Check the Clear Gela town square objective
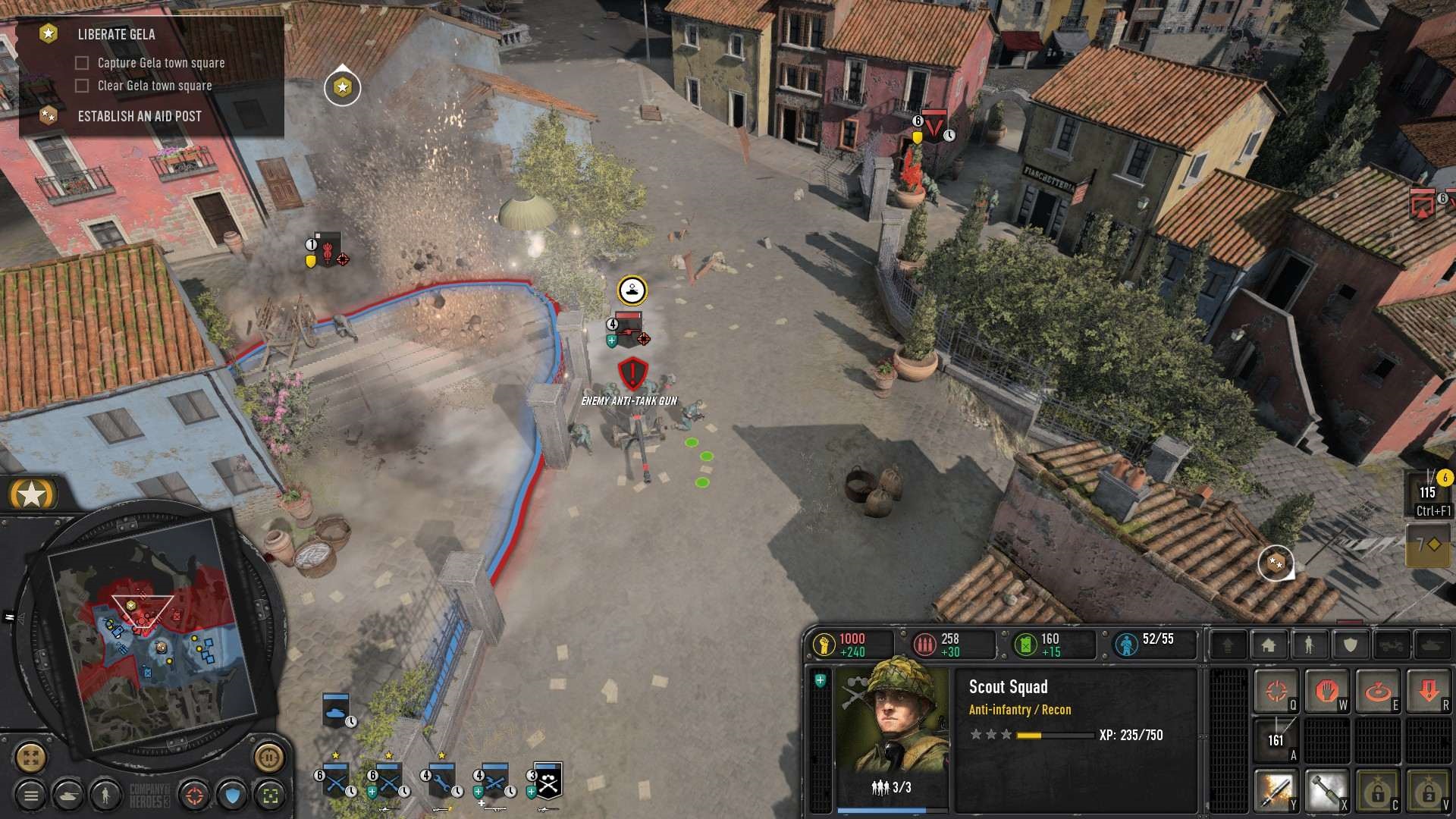Screen dimensions: 1456x819 tap(81, 86)
